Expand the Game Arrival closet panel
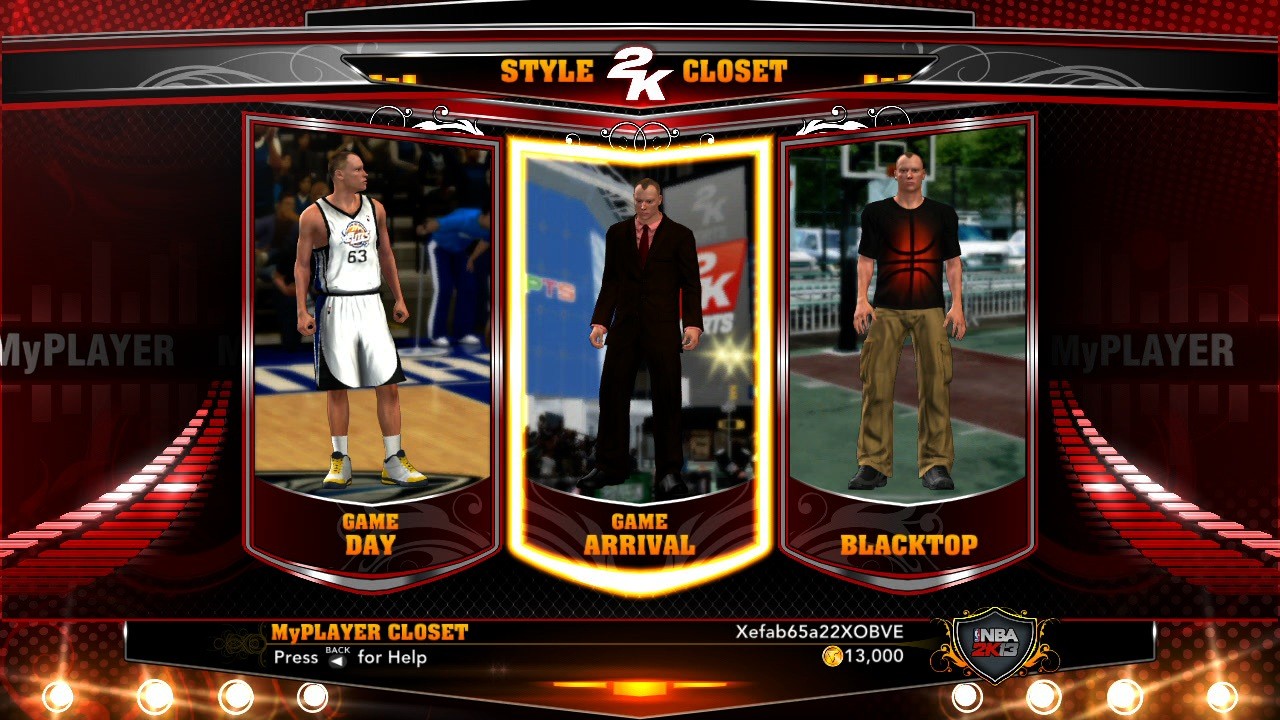Viewport: 1280px width, 720px height. pos(640,531)
